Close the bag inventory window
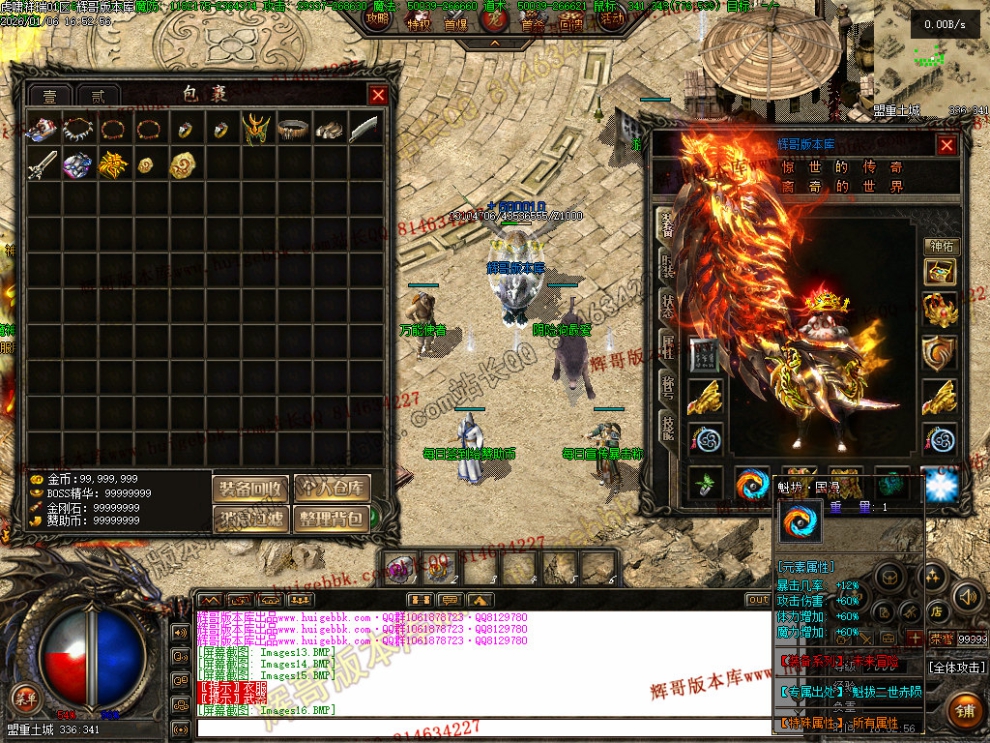This screenshot has height=743, width=990. click(x=378, y=95)
